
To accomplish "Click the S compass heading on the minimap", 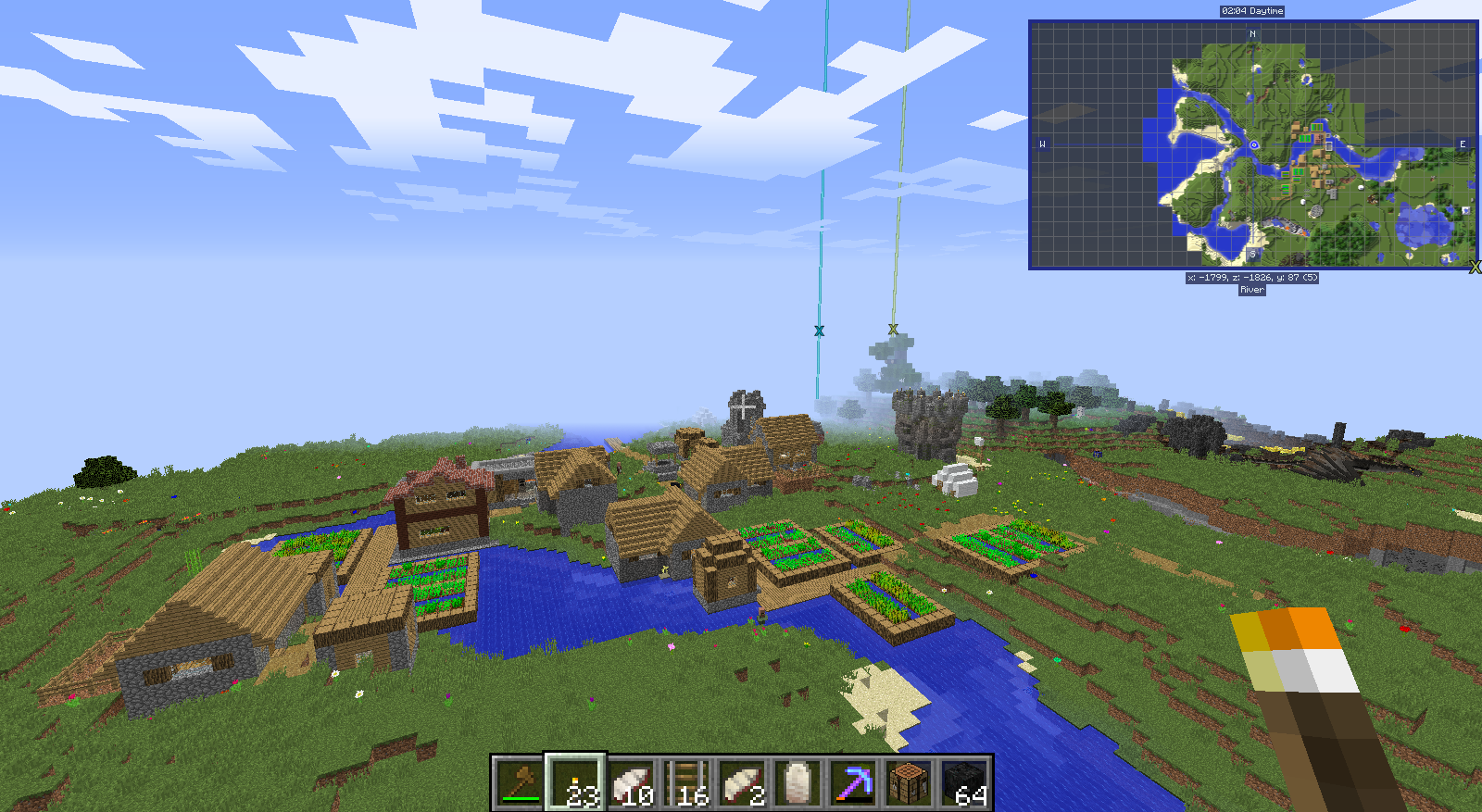I will click(1253, 252).
